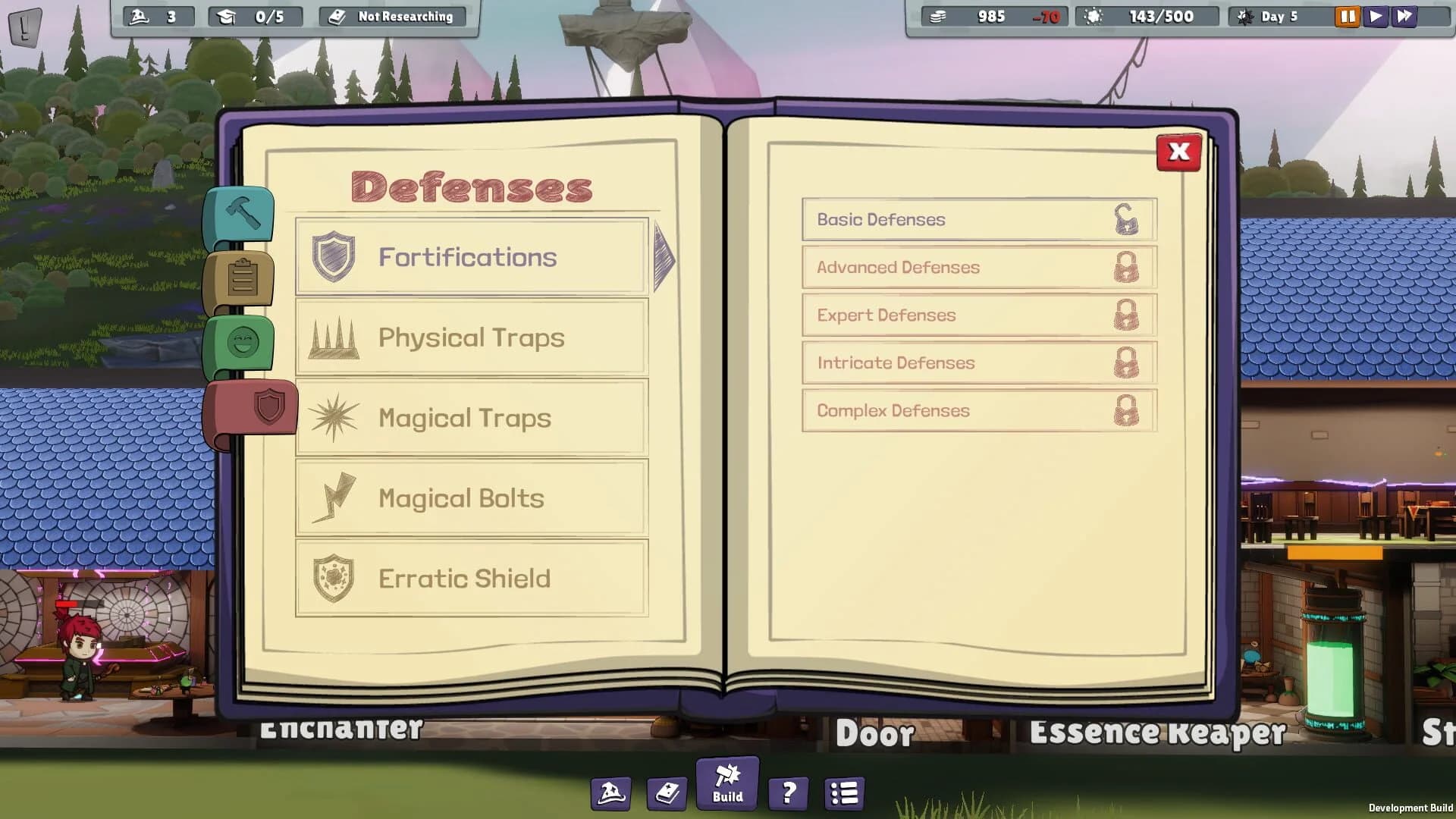Pause the game with the pause button
Image resolution: width=1456 pixels, height=819 pixels.
(x=1346, y=15)
